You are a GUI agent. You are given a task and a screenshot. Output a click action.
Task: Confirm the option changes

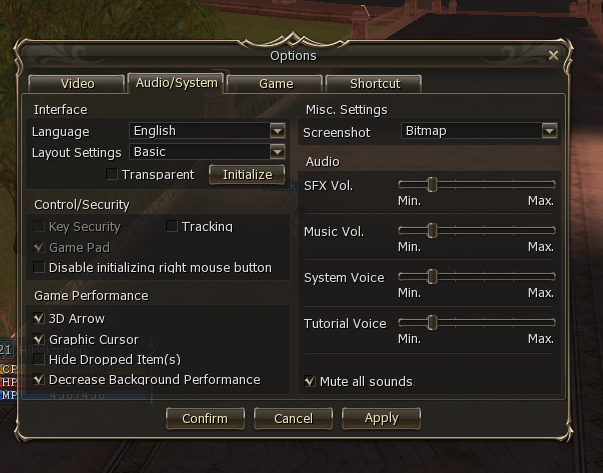(x=205, y=418)
